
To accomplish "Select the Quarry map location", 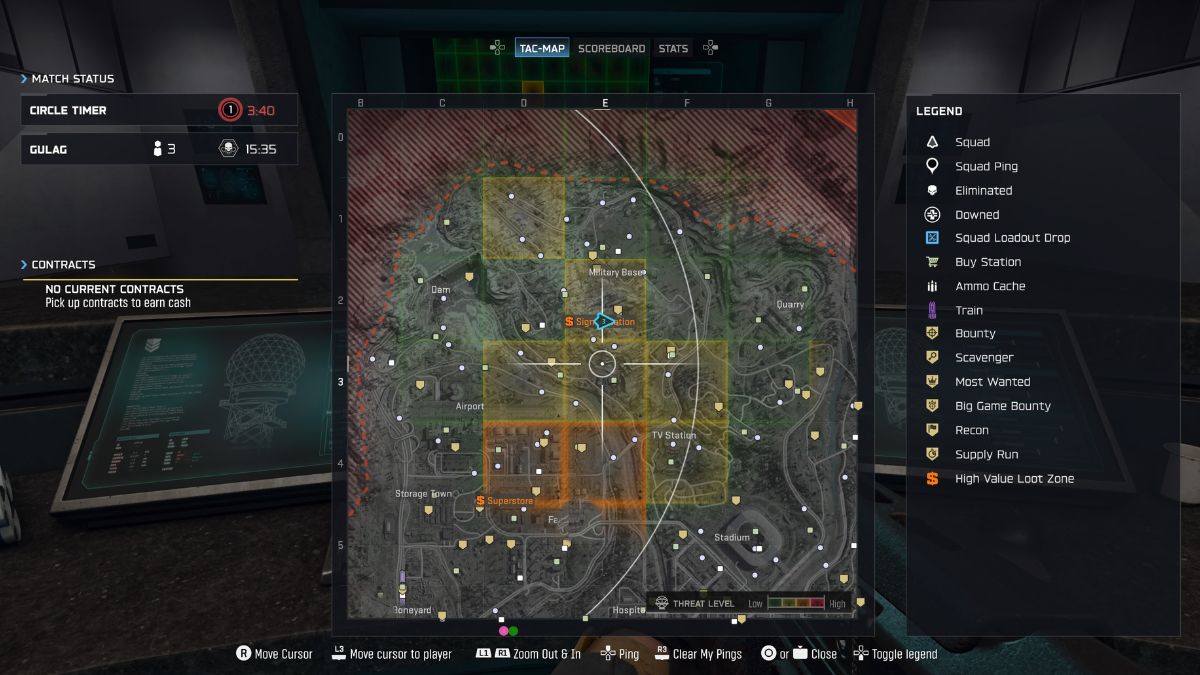I will pyautogui.click(x=790, y=305).
